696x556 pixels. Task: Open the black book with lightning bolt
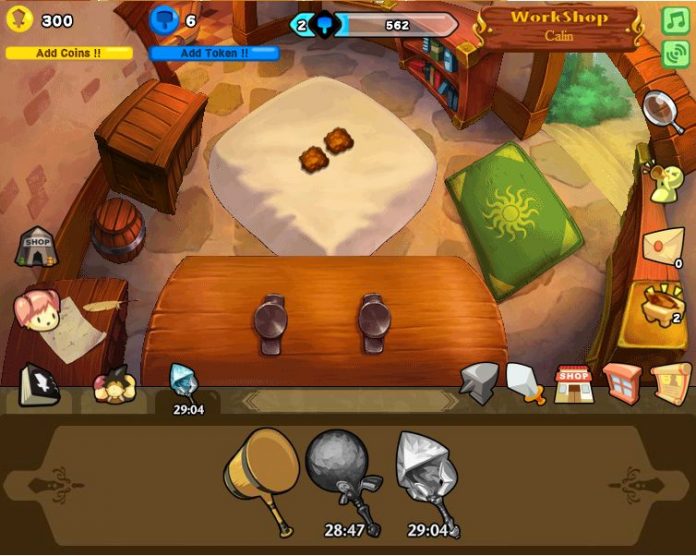[x=39, y=384]
